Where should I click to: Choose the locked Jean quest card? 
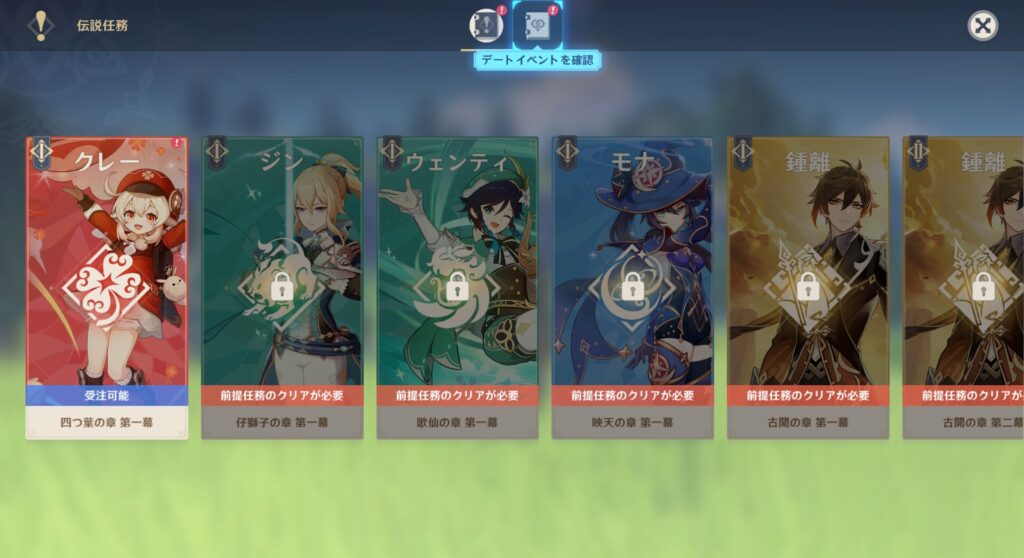tap(282, 288)
